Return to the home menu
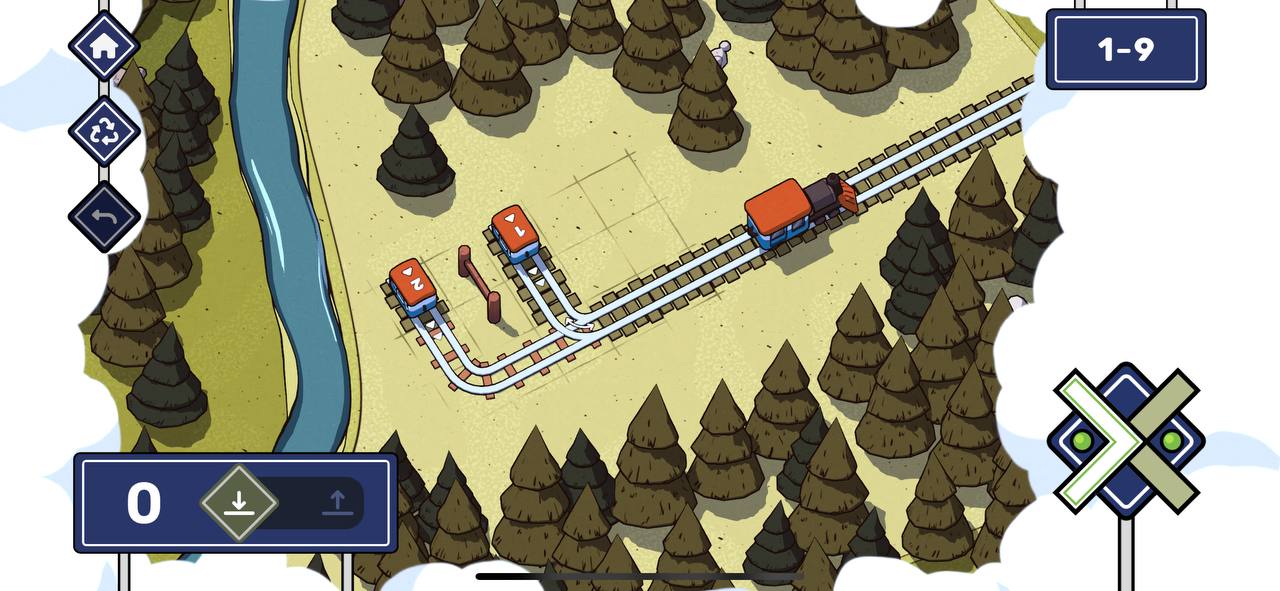1280x591 pixels. [x=104, y=46]
